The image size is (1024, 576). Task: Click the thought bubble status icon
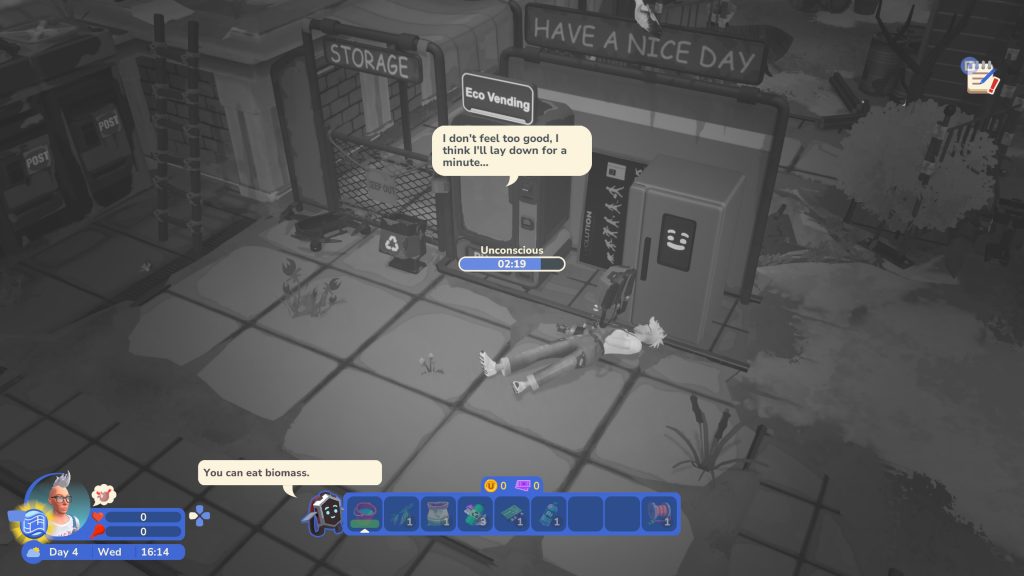pos(103,494)
